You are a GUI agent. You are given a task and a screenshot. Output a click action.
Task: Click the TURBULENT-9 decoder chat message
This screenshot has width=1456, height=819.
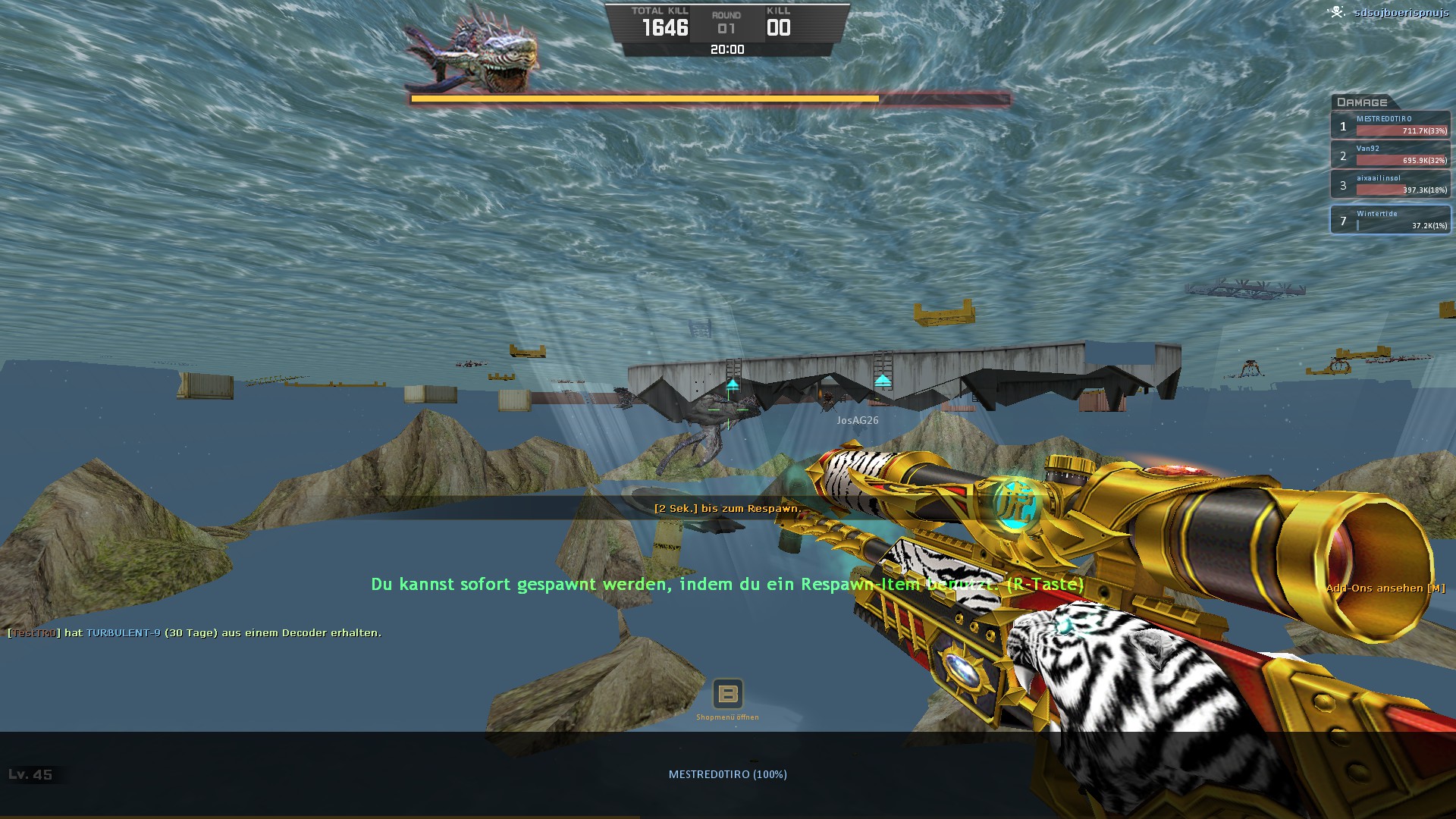tap(193, 633)
